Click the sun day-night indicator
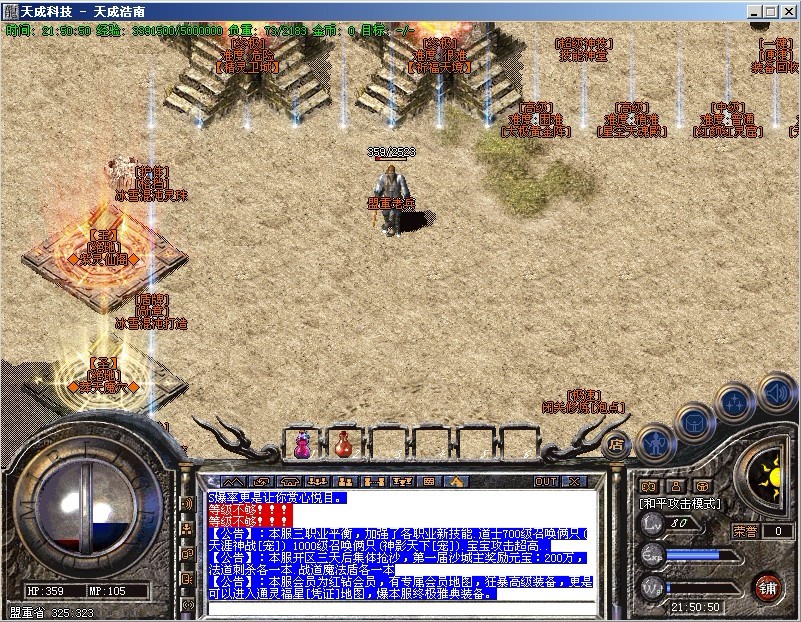 pyautogui.click(x=768, y=472)
